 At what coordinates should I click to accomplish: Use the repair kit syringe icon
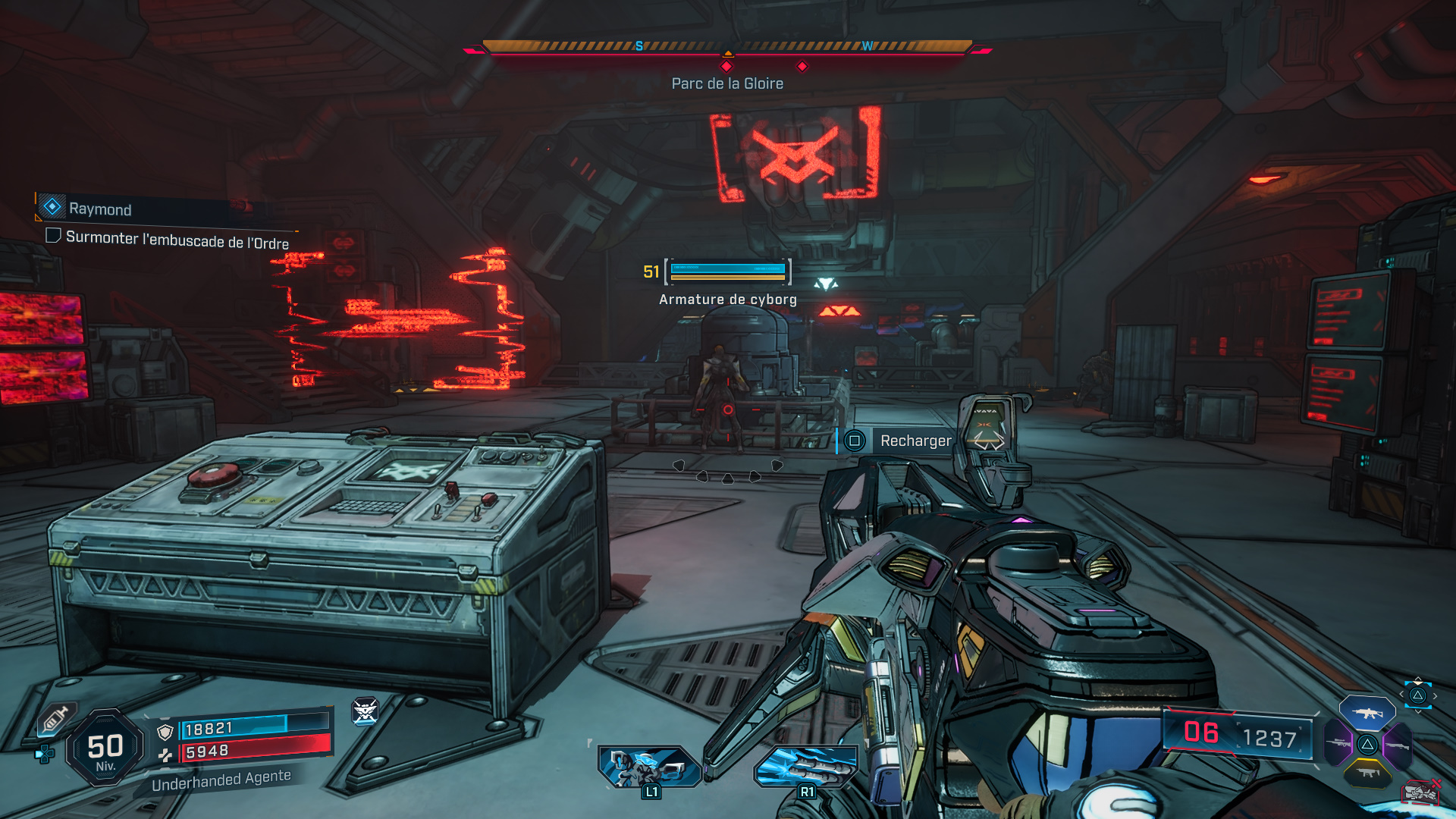coord(55,719)
